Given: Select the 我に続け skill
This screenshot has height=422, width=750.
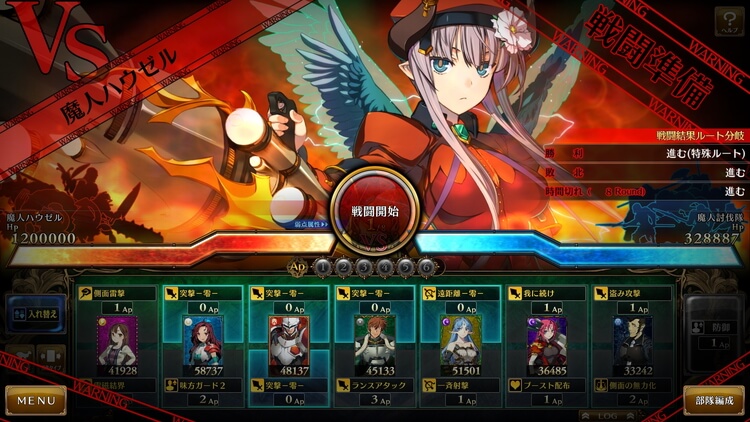Looking at the screenshot, I should pyautogui.click(x=546, y=293).
